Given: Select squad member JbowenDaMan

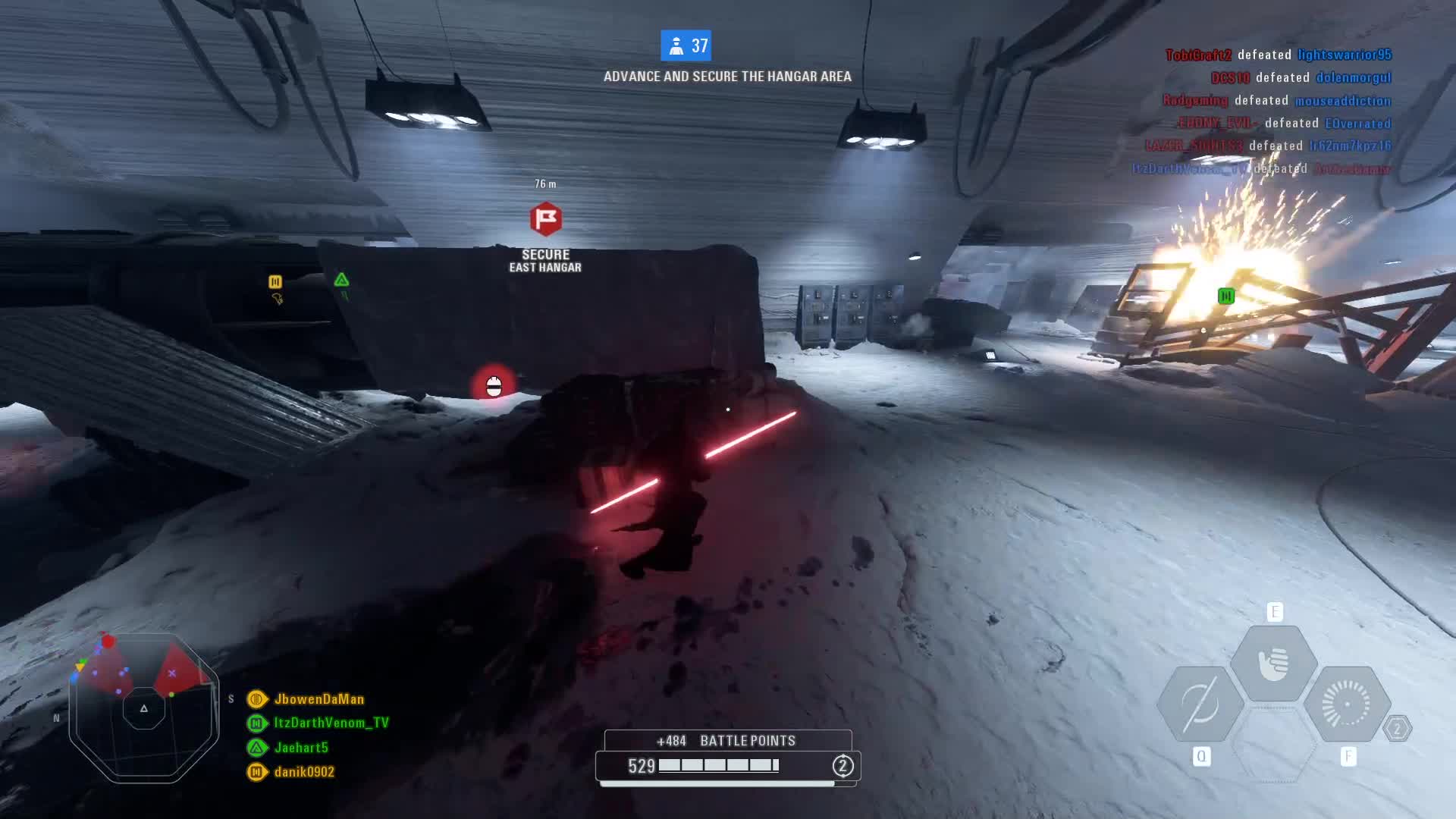Looking at the screenshot, I should pyautogui.click(x=318, y=699).
